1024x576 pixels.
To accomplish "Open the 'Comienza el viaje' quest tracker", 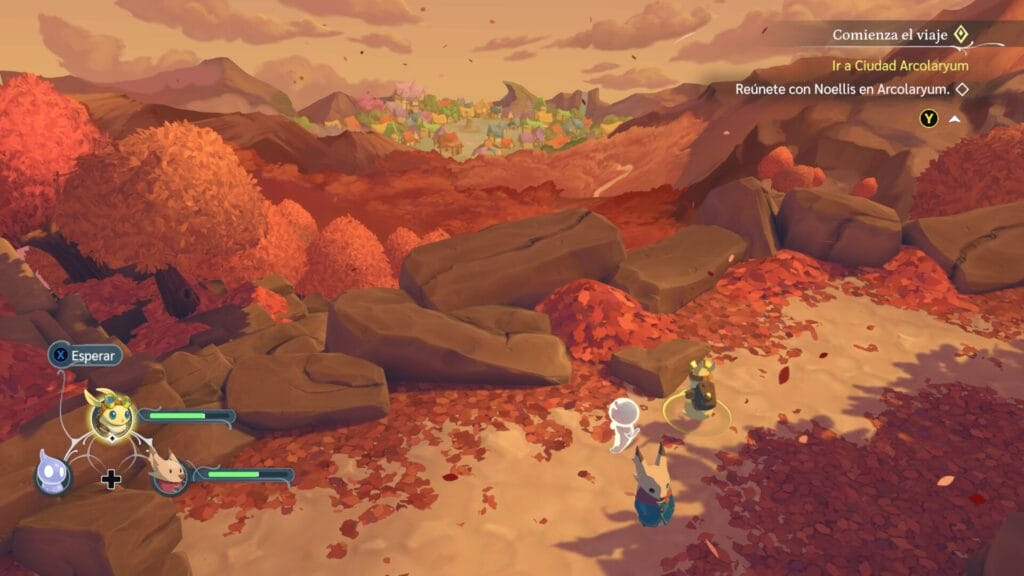I will (x=890, y=35).
